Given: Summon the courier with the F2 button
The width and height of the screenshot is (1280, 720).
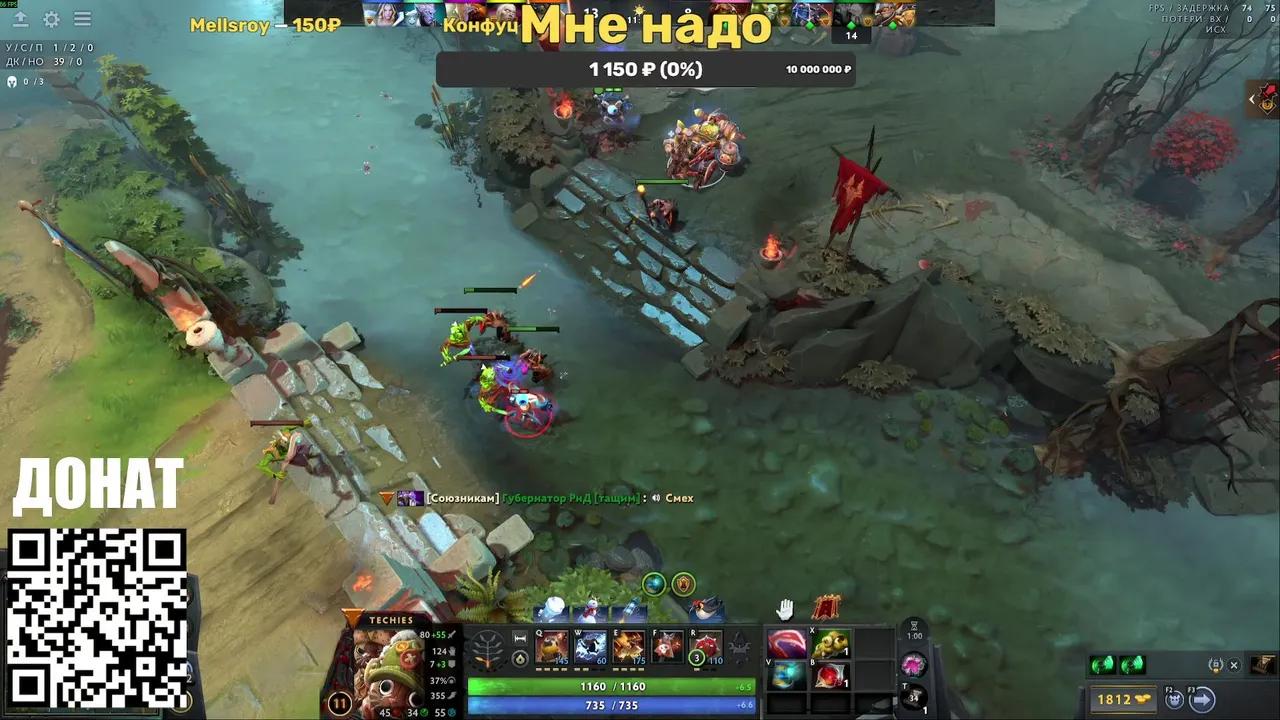Looking at the screenshot, I should coord(1173,700).
